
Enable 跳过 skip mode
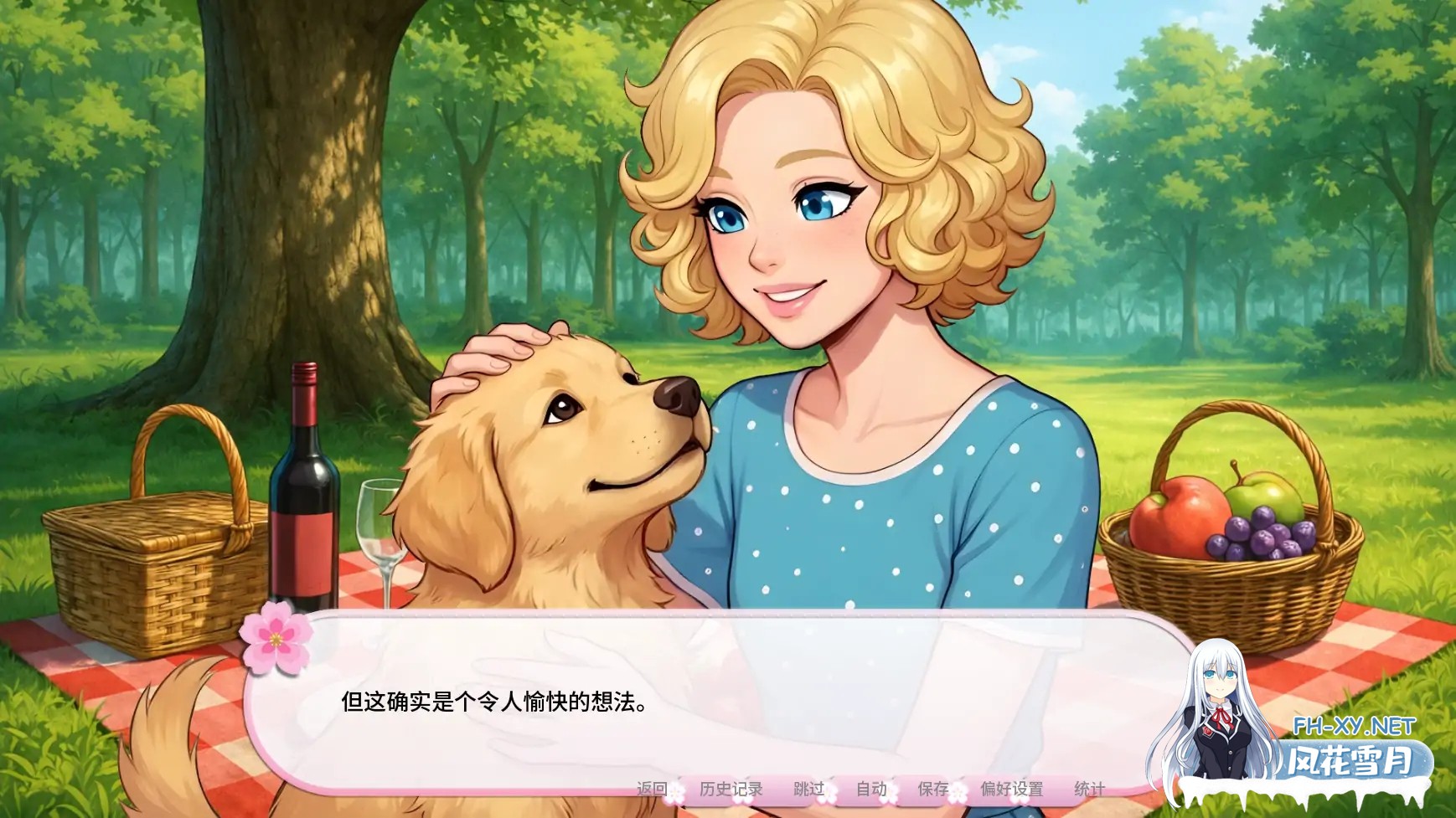pyautogui.click(x=808, y=788)
